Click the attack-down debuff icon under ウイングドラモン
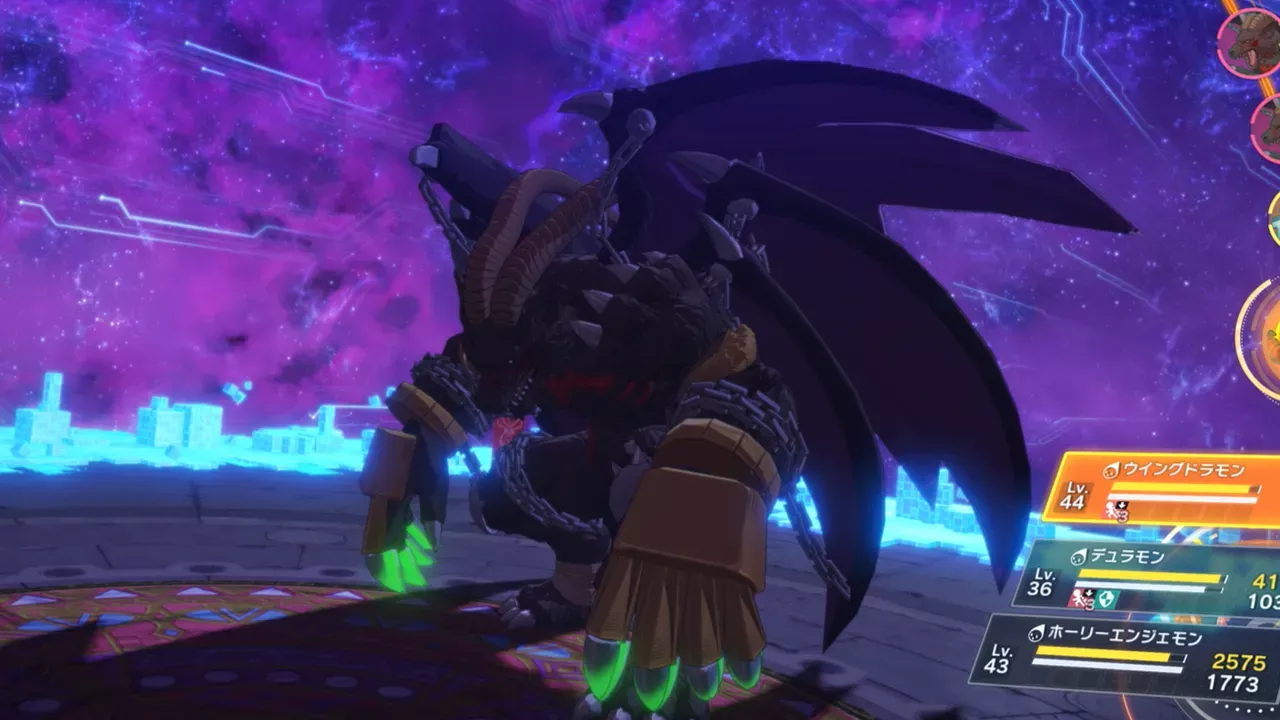This screenshot has height=720, width=1280. click(1117, 510)
